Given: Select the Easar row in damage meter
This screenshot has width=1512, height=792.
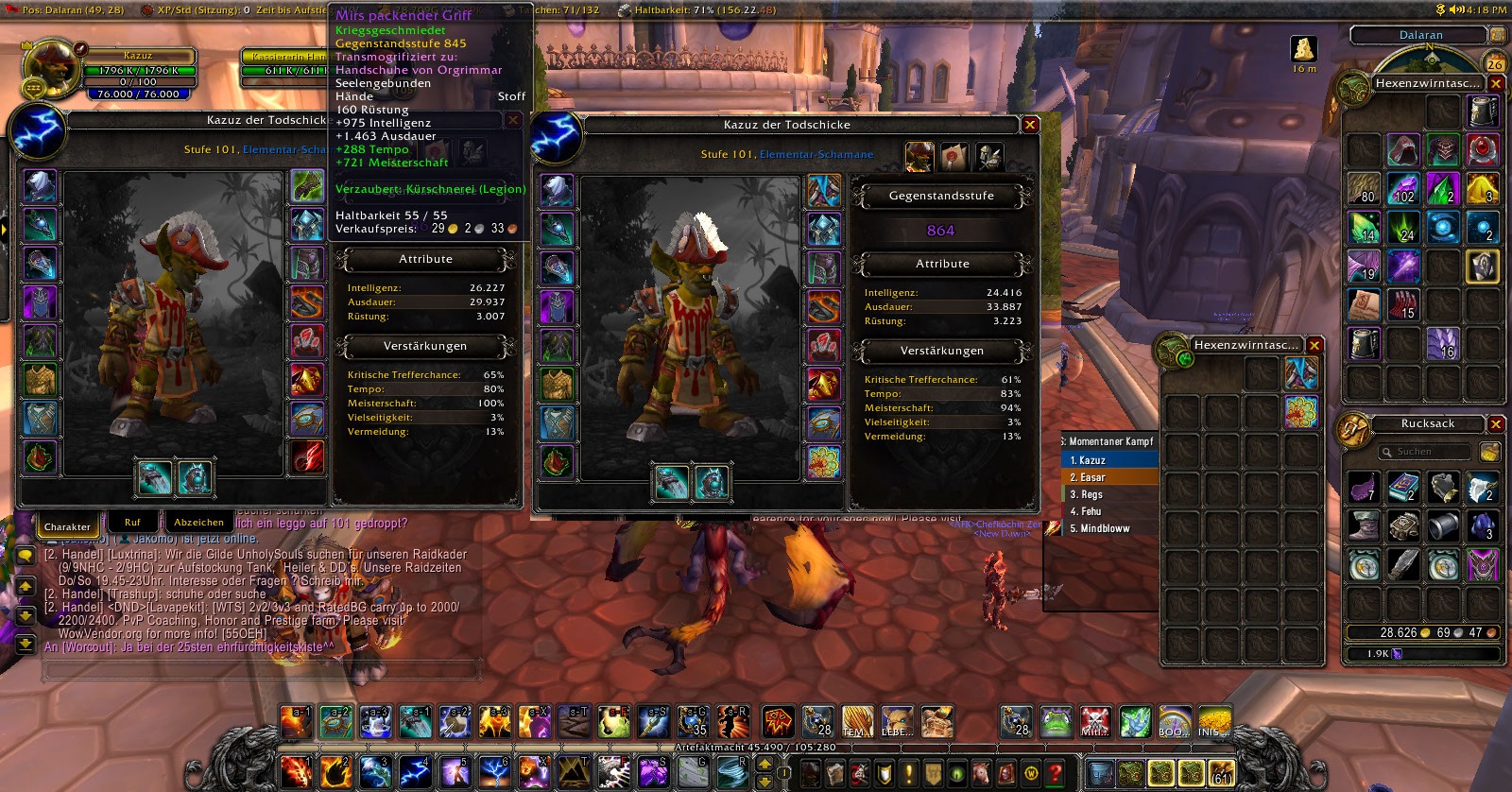Looking at the screenshot, I should [x=1109, y=477].
